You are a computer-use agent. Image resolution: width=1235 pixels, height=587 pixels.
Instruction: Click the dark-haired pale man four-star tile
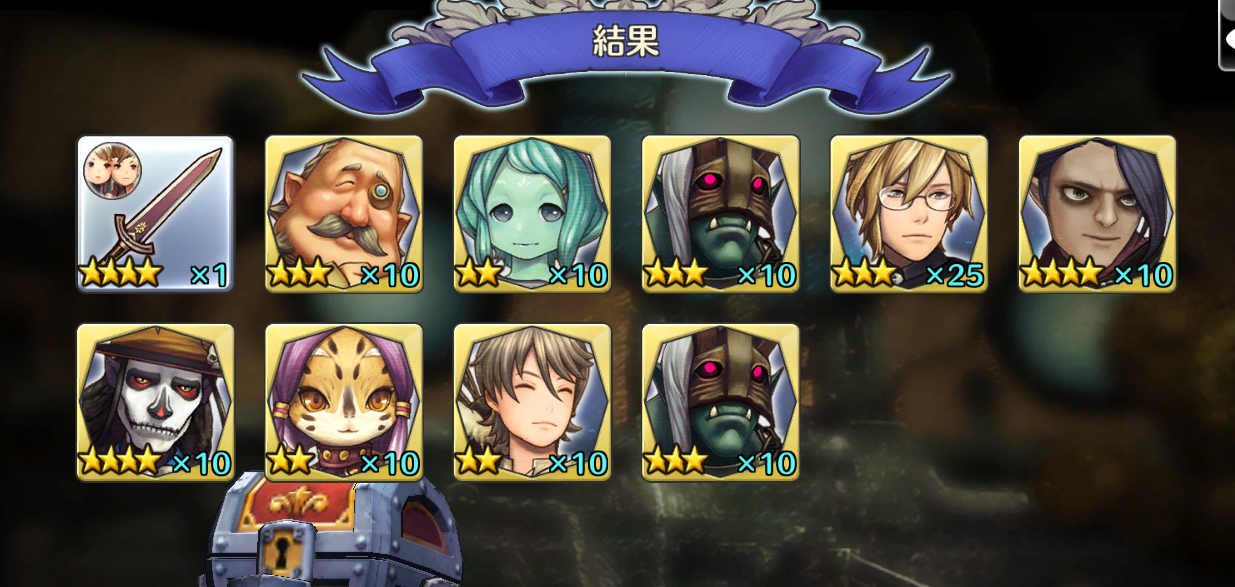click(x=1097, y=213)
